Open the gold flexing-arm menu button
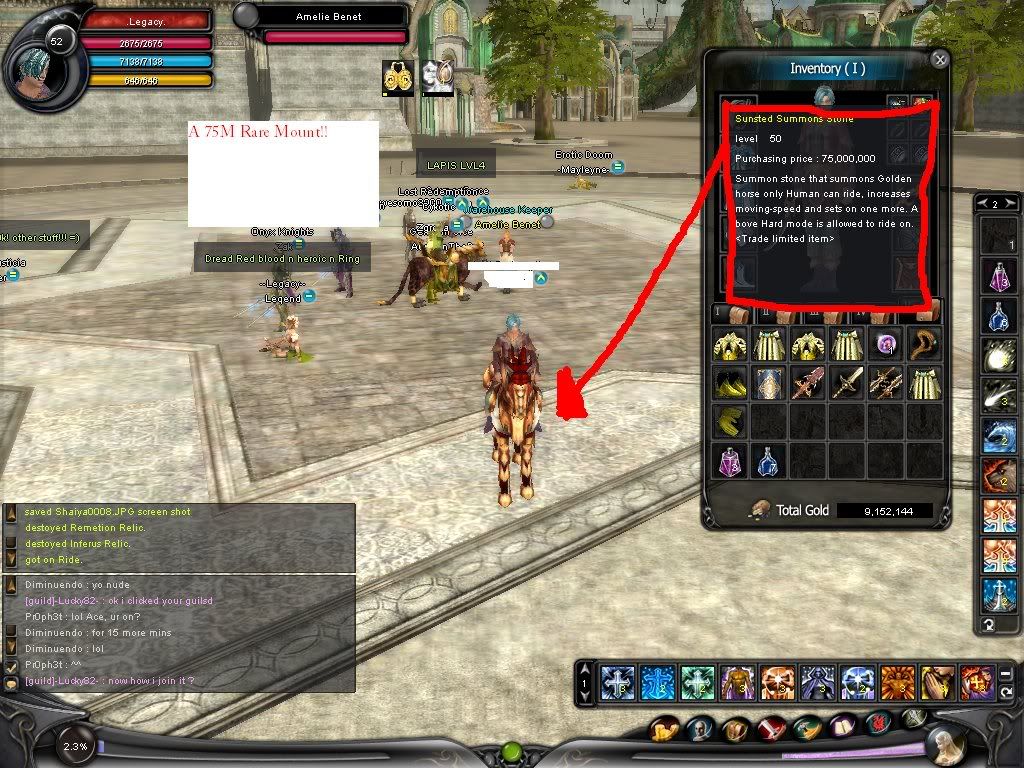The image size is (1024, 768). coord(665,730)
